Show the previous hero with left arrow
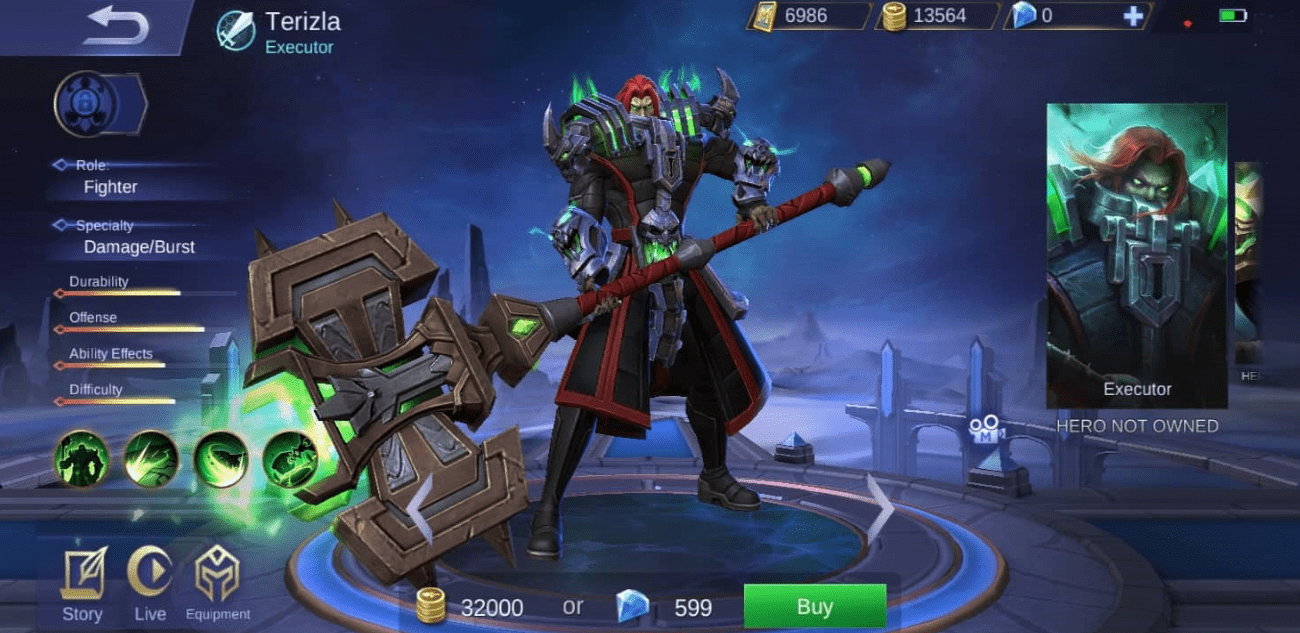Image resolution: width=1300 pixels, height=633 pixels. (419, 508)
